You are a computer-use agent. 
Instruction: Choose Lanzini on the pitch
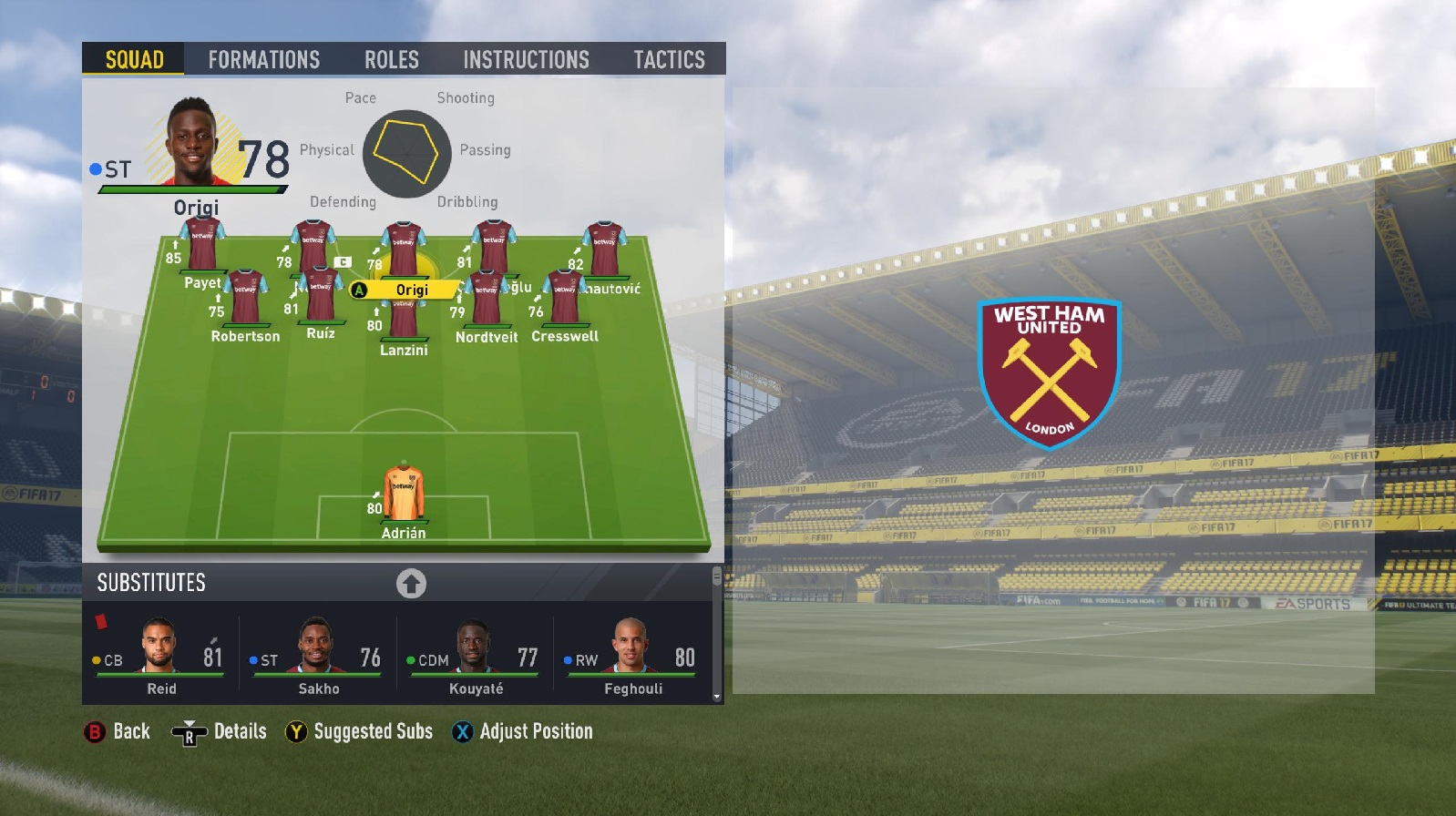(403, 321)
